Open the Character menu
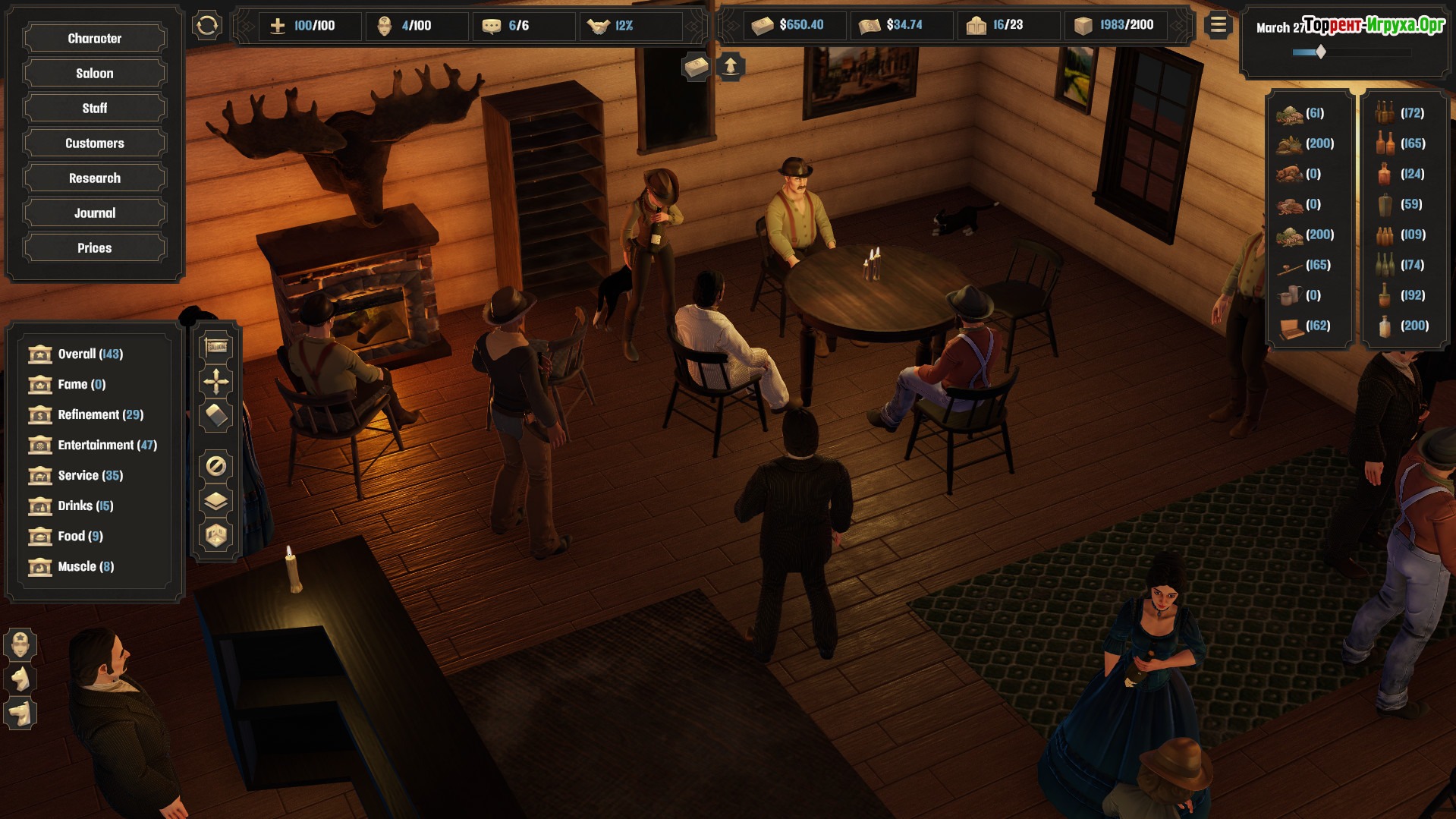This screenshot has height=819, width=1456. pos(94,38)
